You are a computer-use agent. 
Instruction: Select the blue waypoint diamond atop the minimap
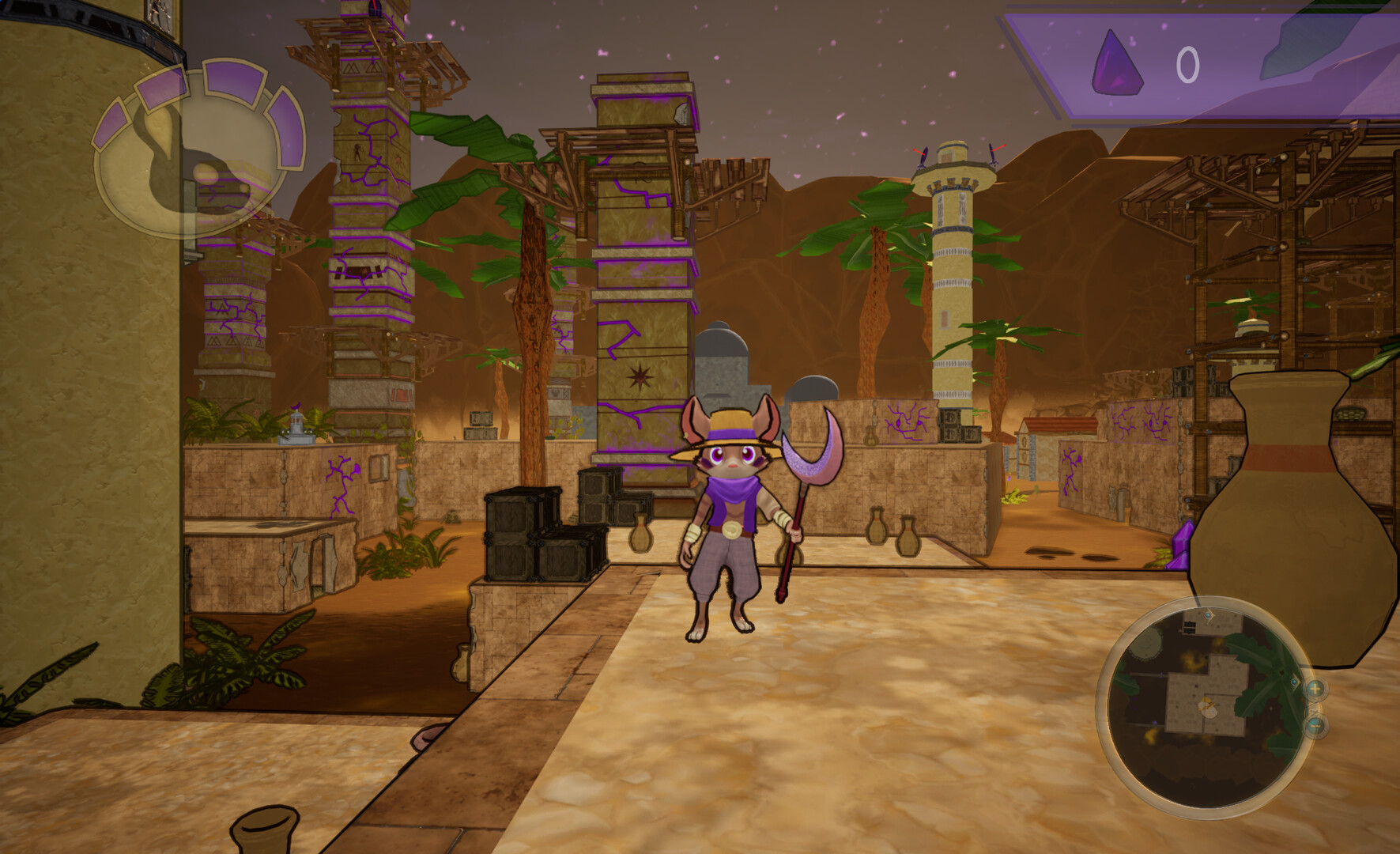pyautogui.click(x=1209, y=615)
